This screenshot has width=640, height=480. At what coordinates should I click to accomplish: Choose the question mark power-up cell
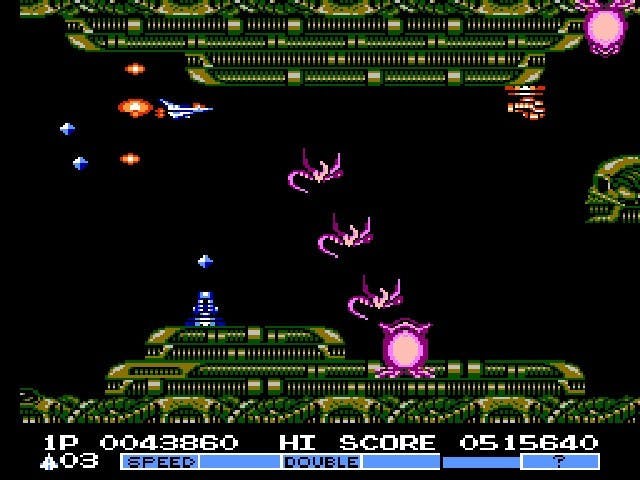pyautogui.click(x=560, y=462)
